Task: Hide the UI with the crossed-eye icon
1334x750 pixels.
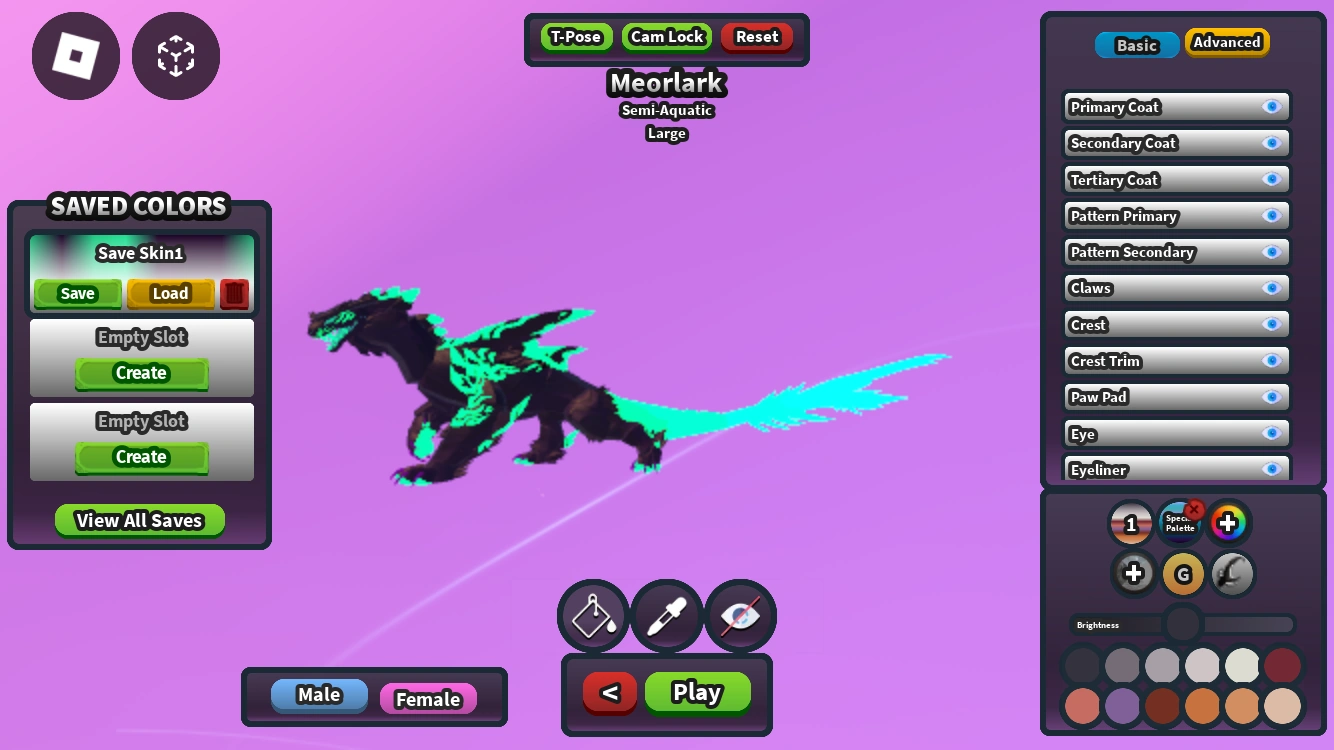Action: click(740, 616)
